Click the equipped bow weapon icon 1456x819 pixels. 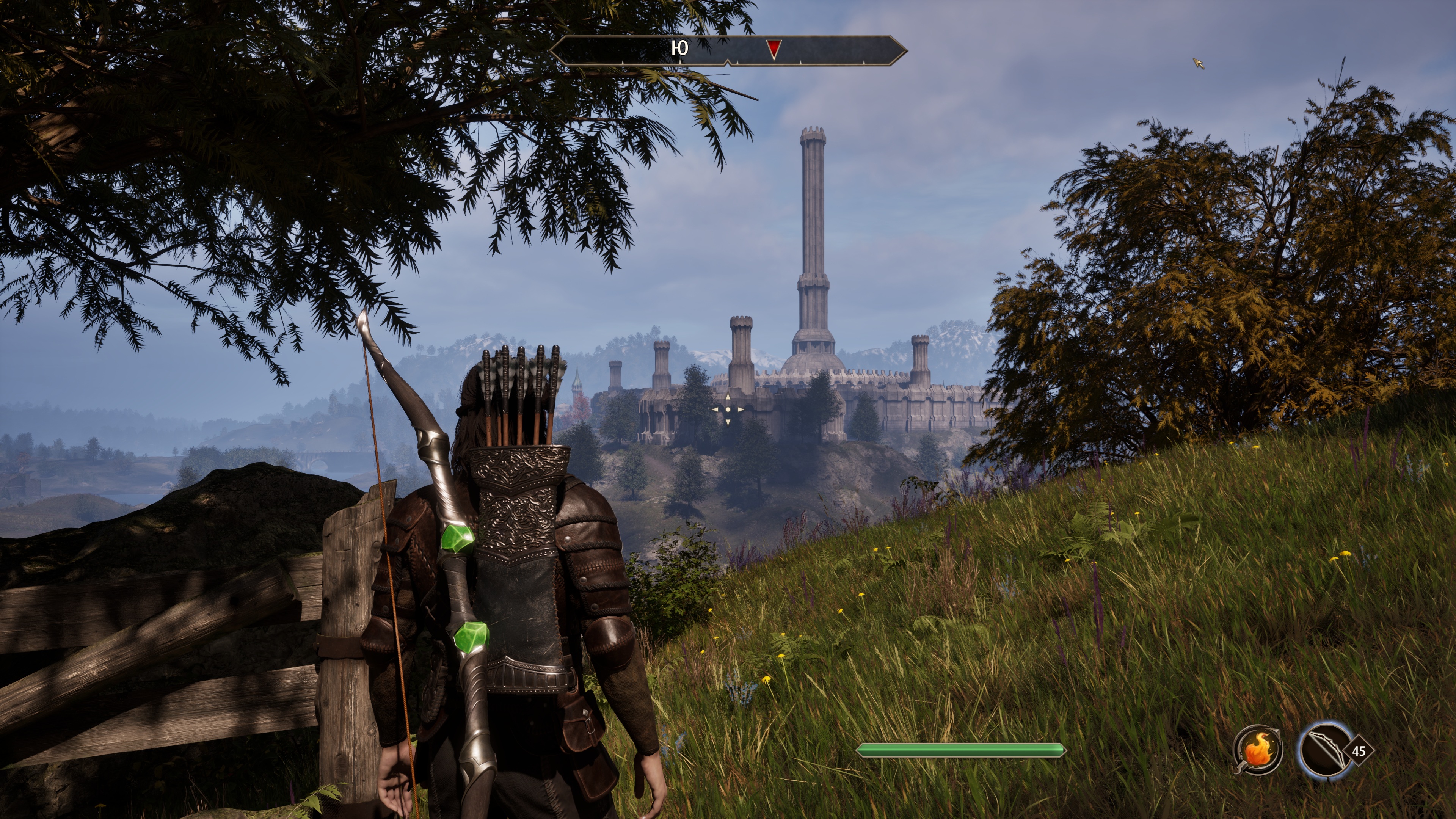point(1324,751)
